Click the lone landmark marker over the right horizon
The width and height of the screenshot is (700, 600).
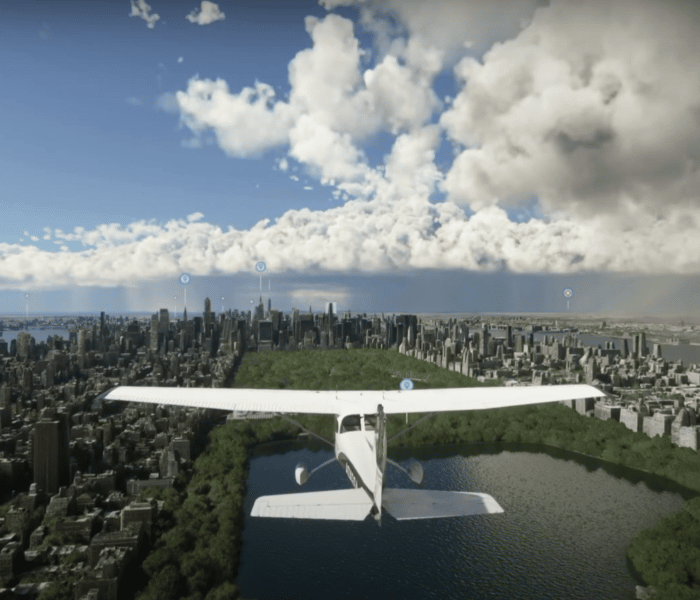[567, 293]
